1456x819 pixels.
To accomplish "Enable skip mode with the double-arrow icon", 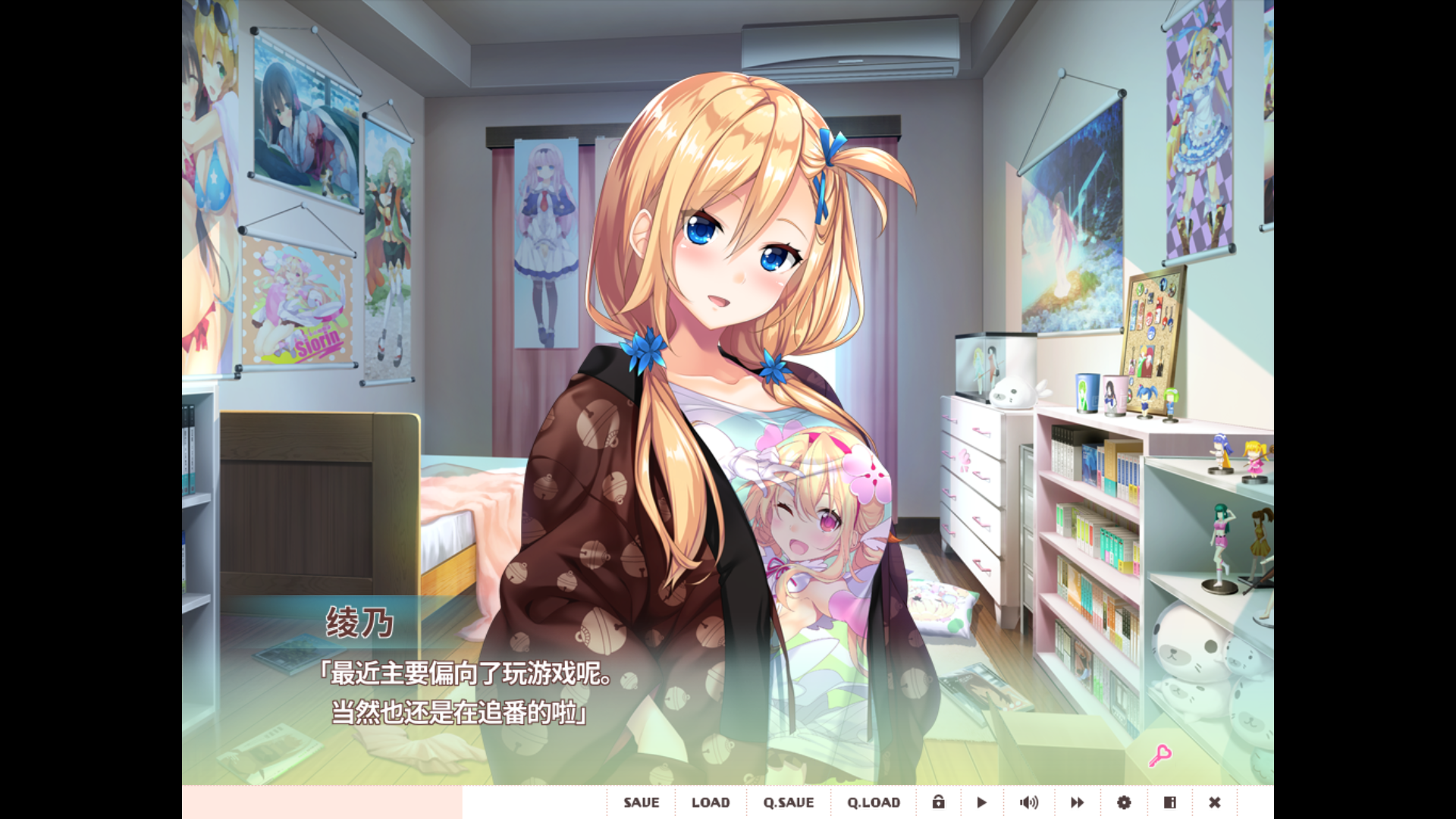I will point(1077,802).
